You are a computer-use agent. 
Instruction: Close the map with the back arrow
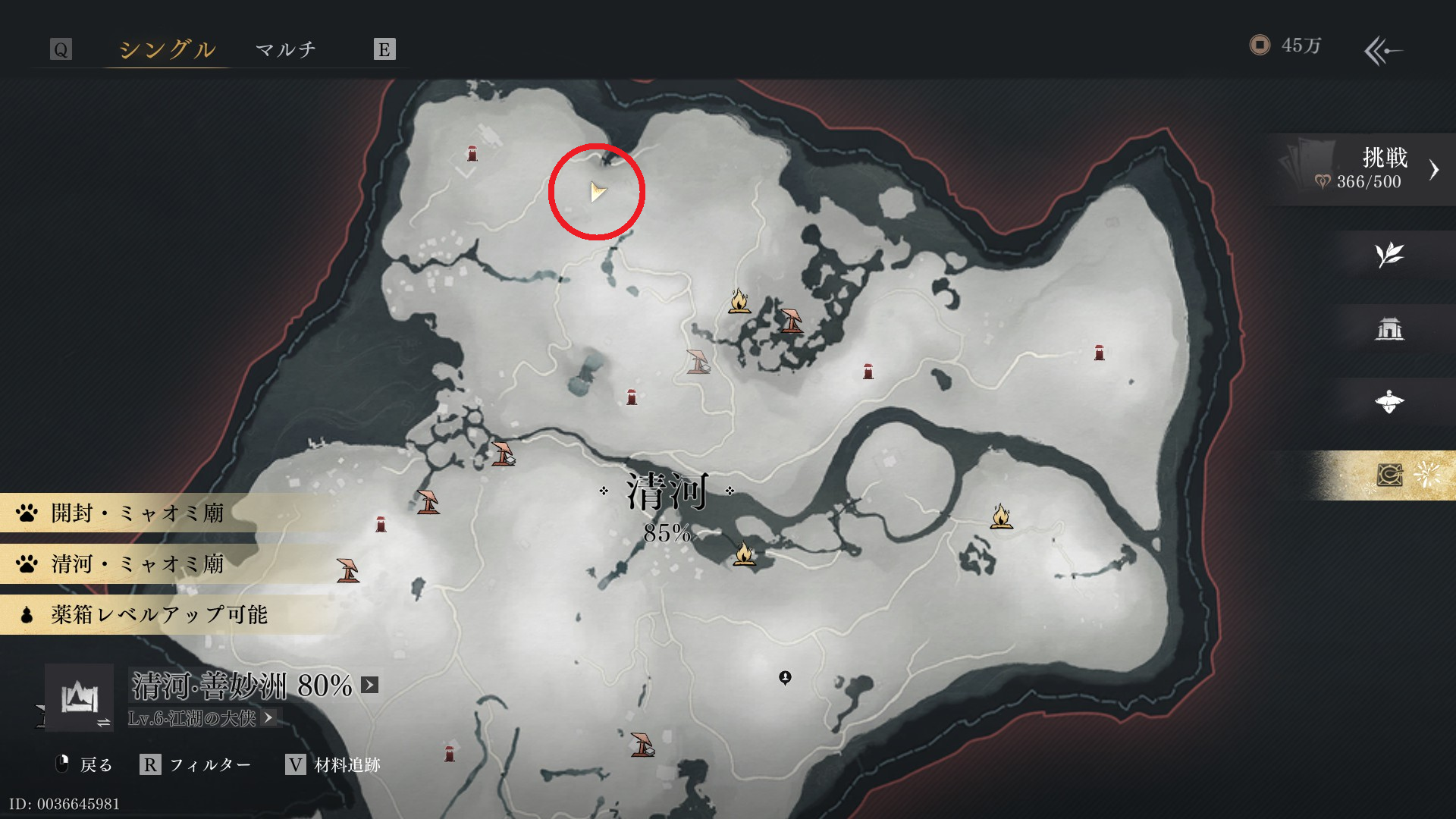coord(1382,51)
